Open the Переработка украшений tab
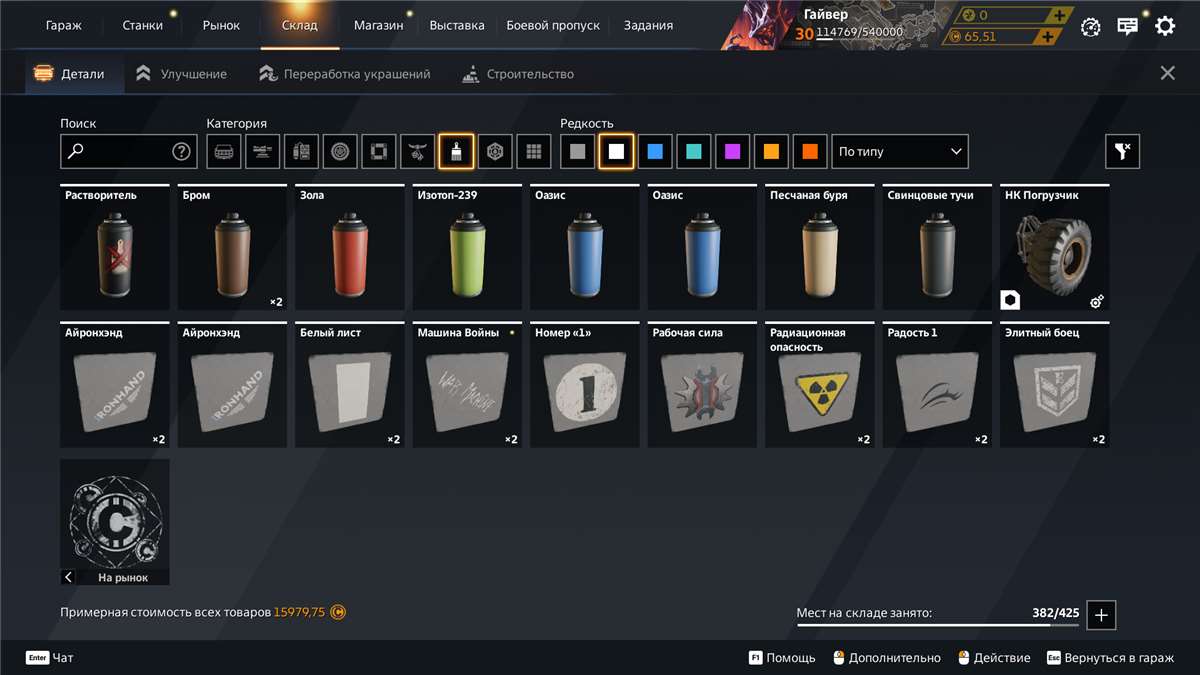Image resolution: width=1200 pixels, height=675 pixels. [x=345, y=74]
